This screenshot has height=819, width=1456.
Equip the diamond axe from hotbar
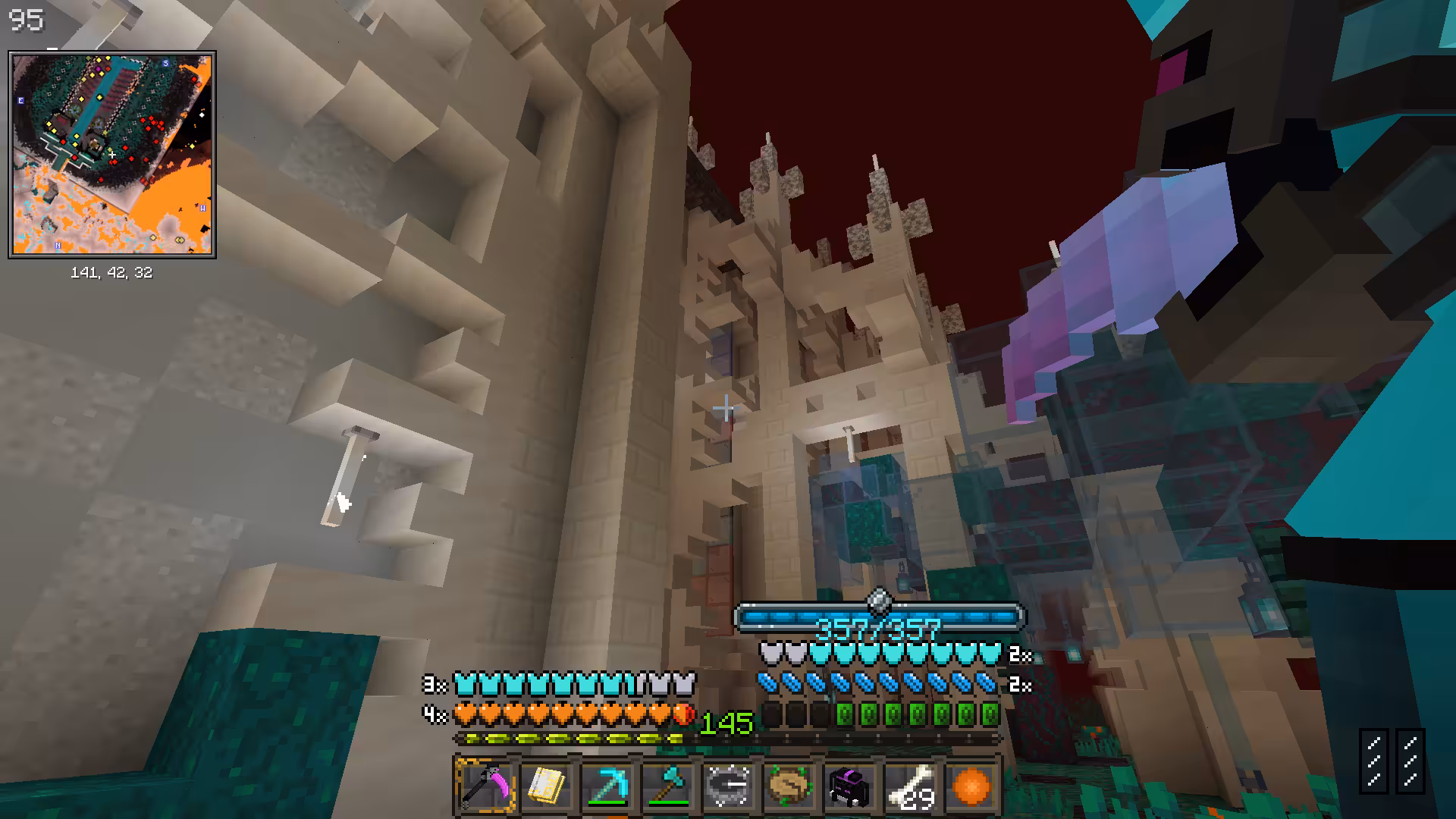click(667, 786)
